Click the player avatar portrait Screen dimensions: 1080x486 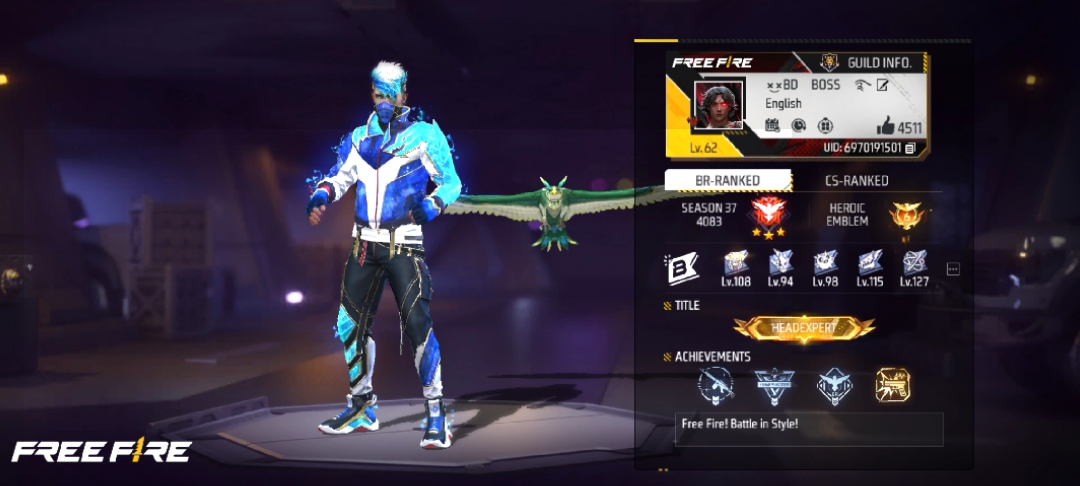pos(719,106)
